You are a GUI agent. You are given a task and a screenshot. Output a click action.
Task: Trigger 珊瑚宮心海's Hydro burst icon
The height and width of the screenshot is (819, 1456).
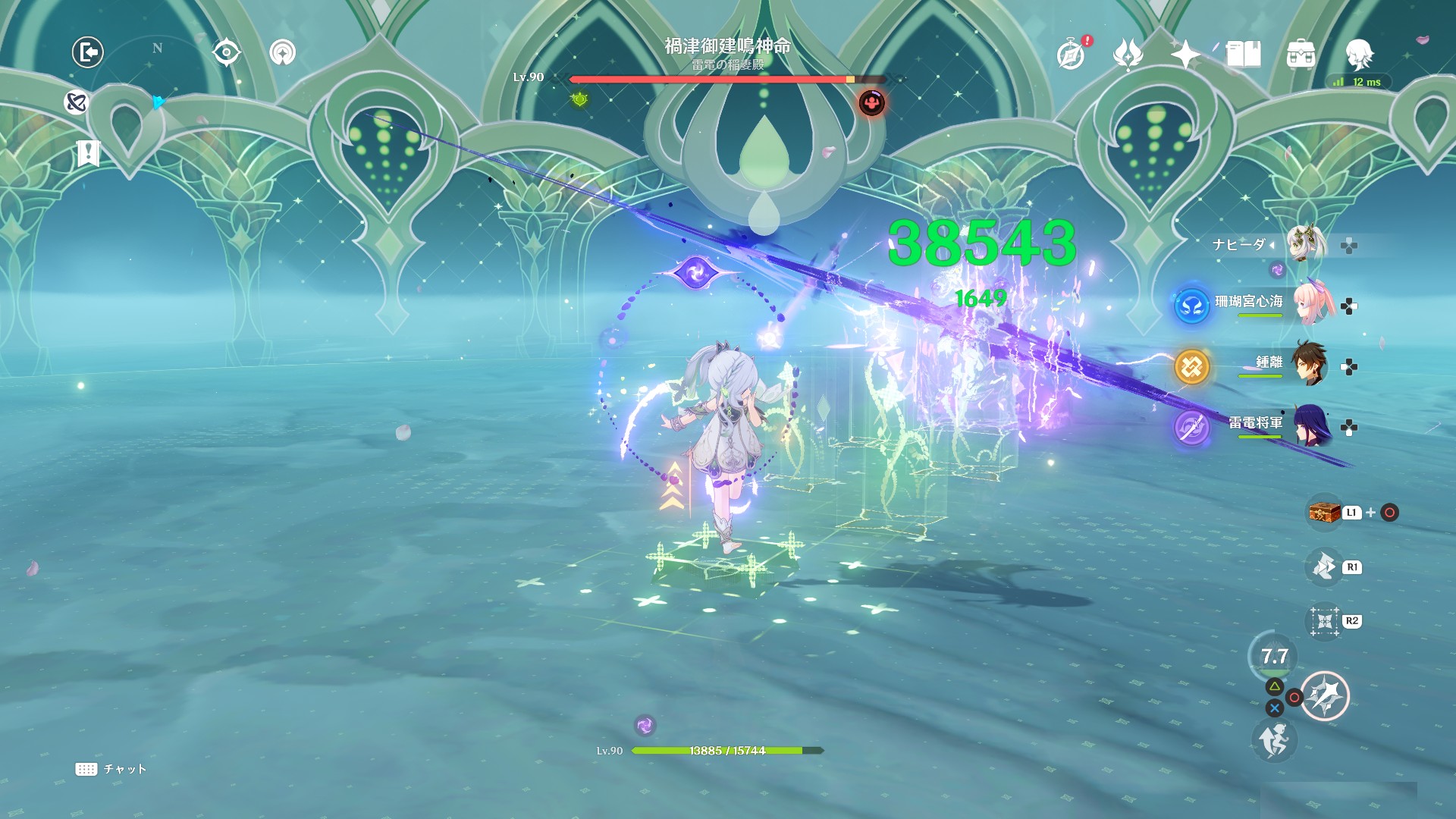tap(1191, 306)
